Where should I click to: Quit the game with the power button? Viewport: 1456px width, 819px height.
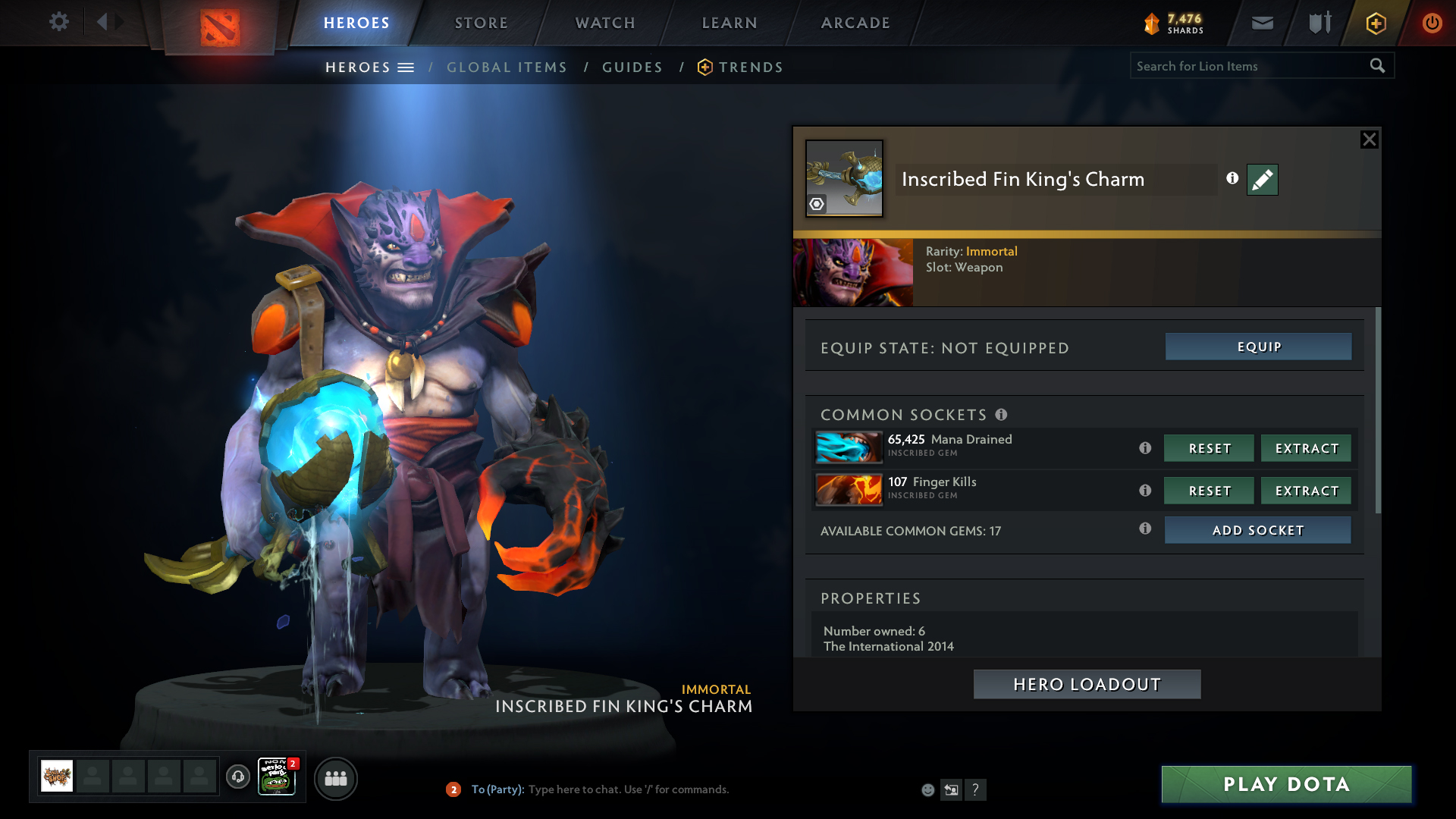(x=1432, y=23)
